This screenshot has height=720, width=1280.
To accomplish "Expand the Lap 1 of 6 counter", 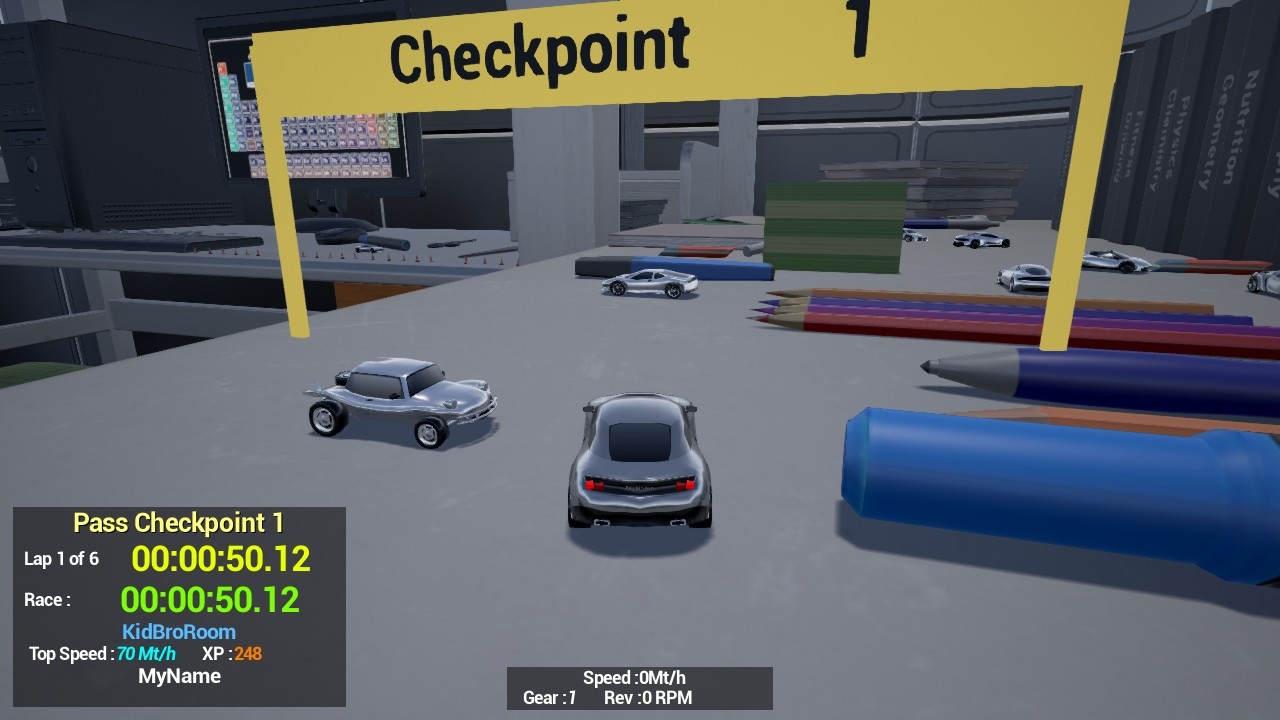I will click(61, 558).
